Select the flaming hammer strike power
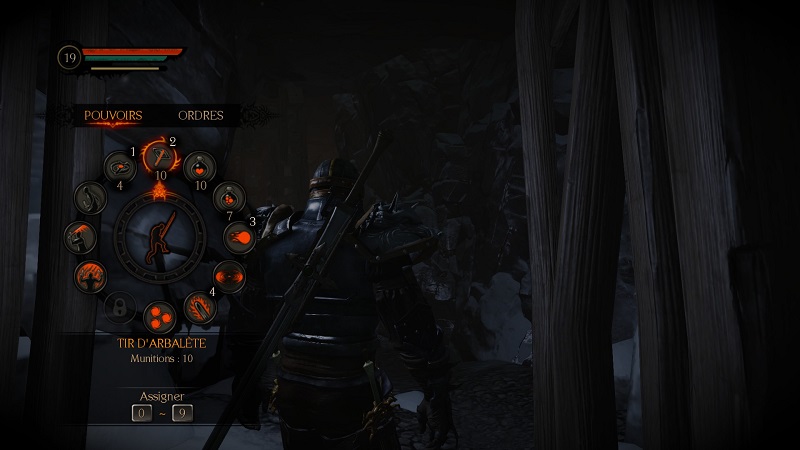800x450 pixels. click(78, 236)
